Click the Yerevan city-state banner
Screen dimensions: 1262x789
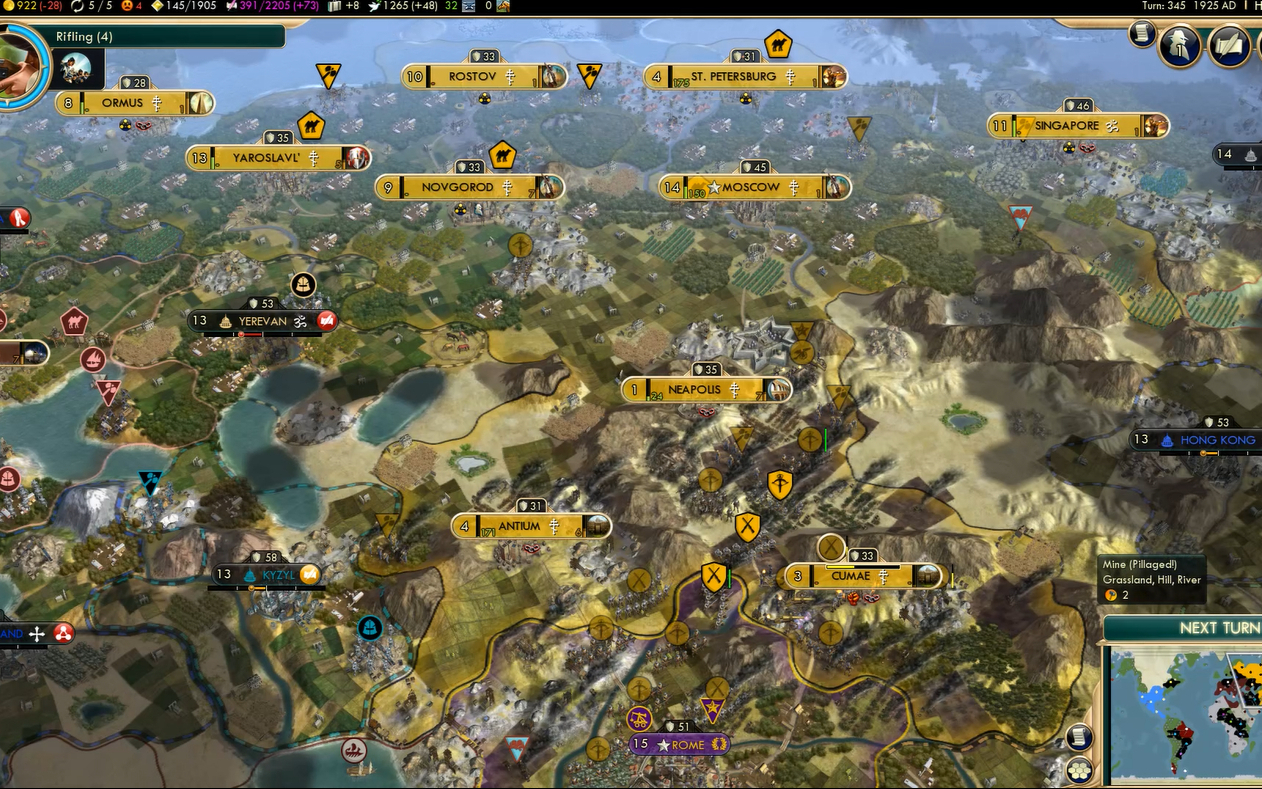point(262,321)
